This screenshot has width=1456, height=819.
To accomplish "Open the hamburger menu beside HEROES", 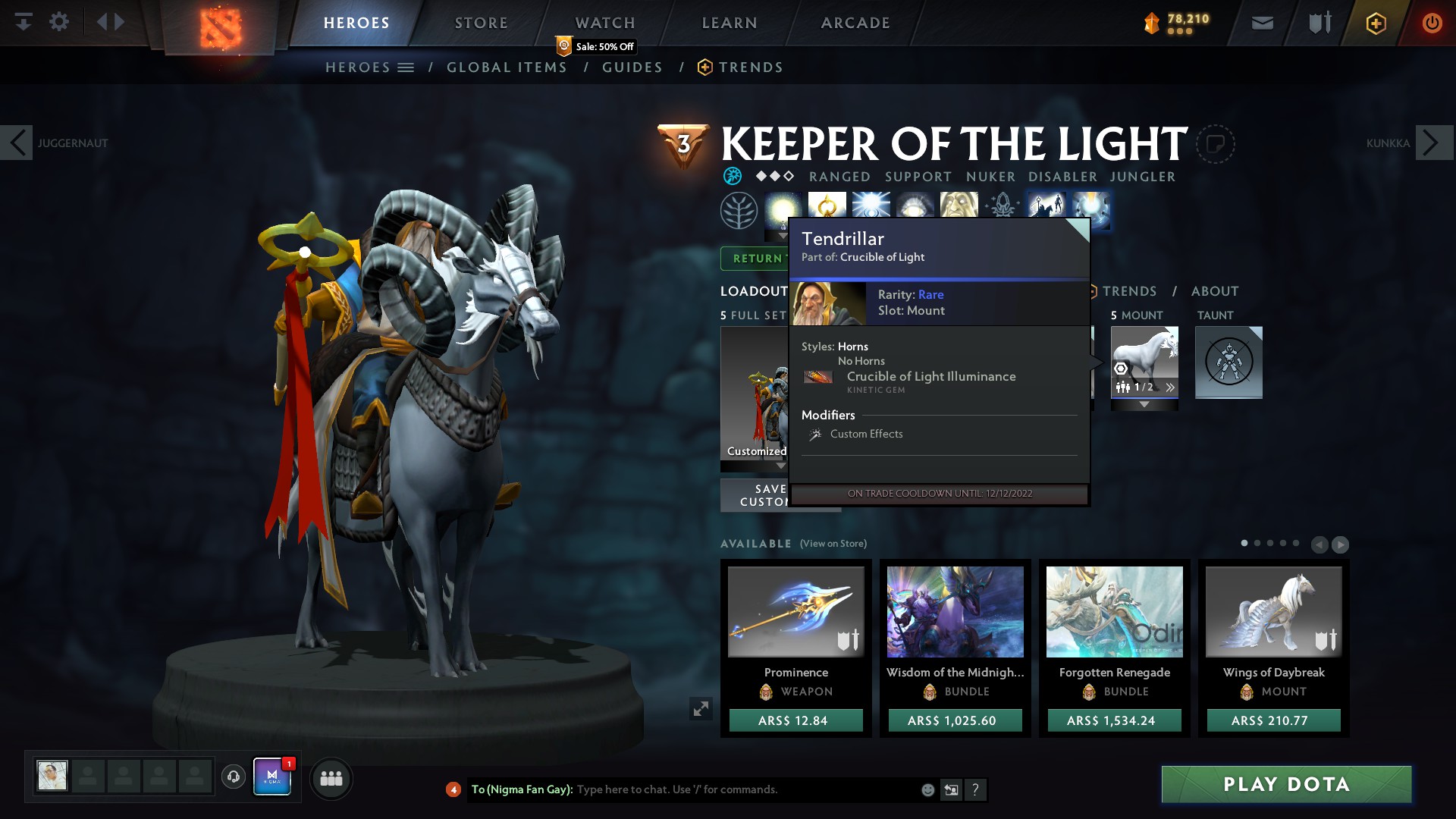I will (407, 67).
